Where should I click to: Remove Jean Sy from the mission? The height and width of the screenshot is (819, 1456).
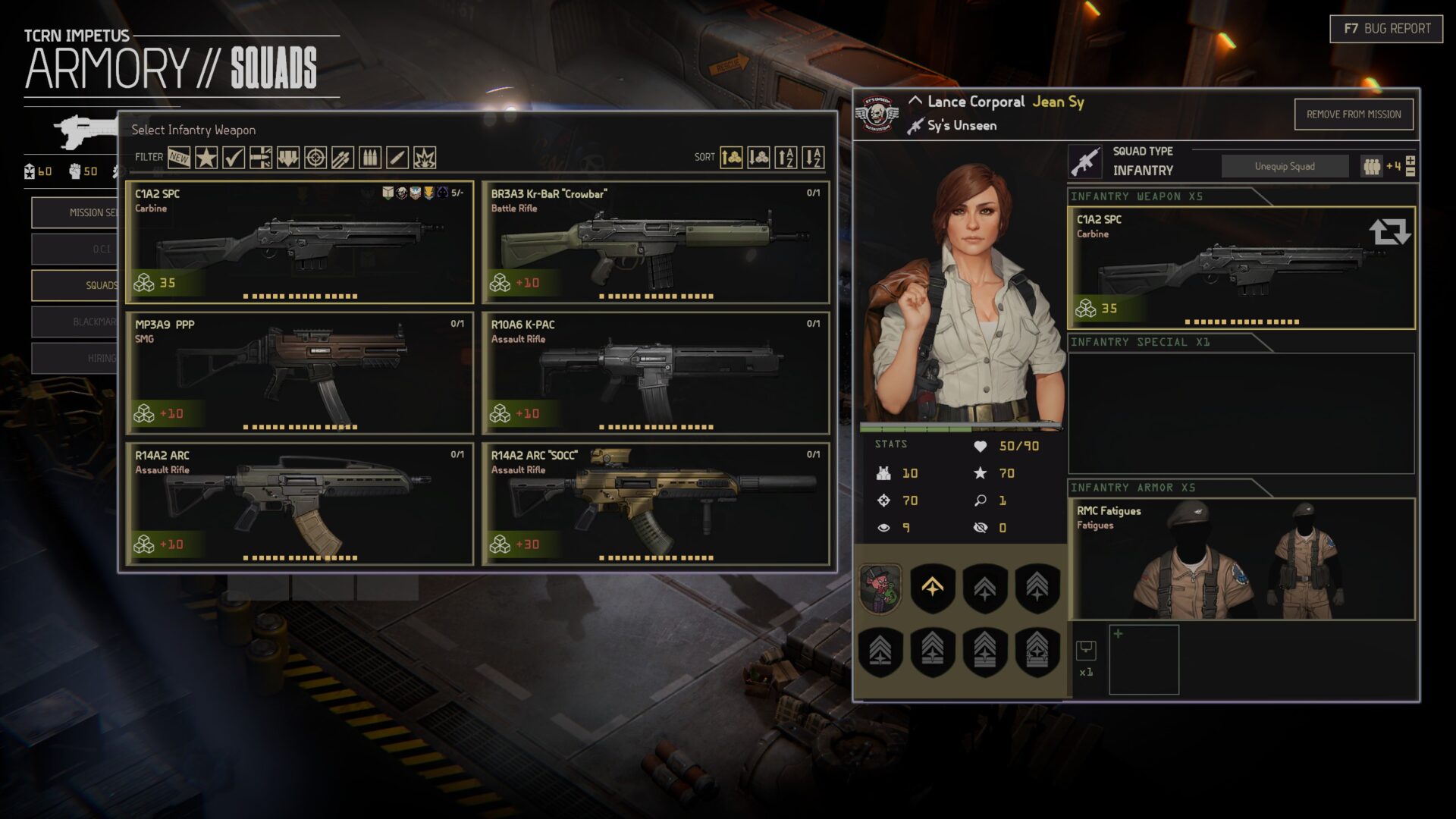1353,115
